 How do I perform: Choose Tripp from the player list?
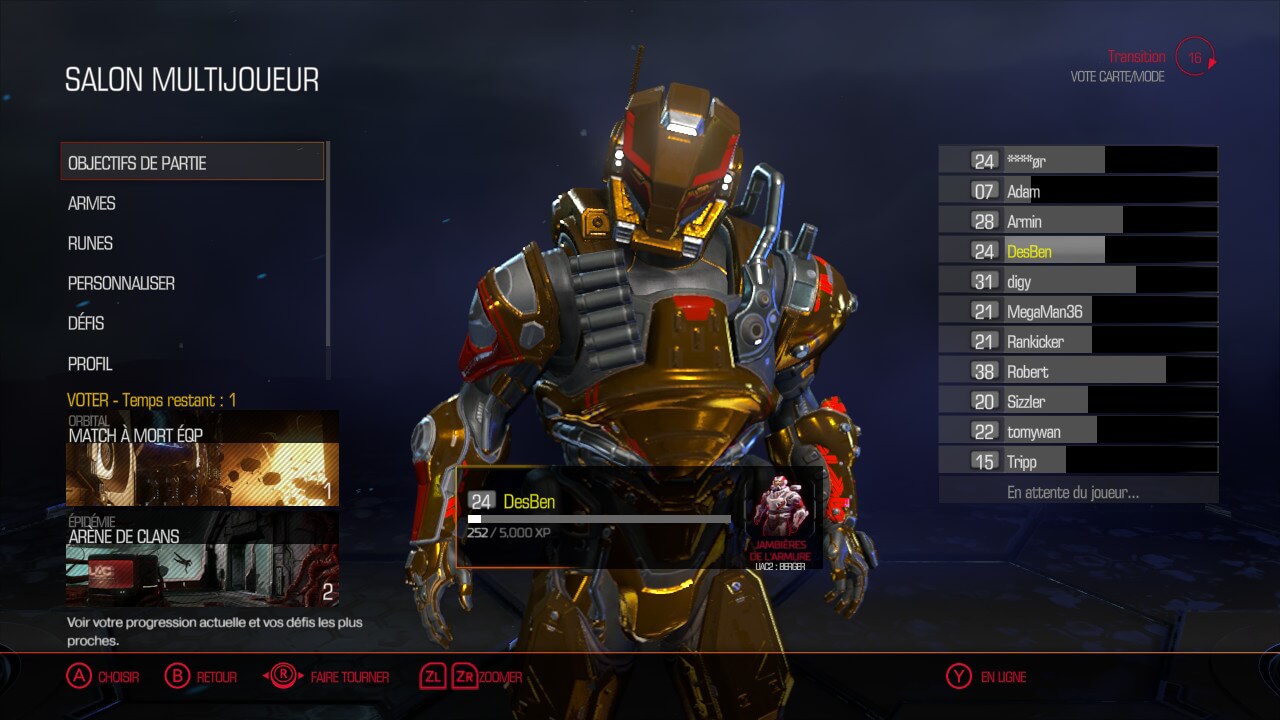click(1077, 461)
